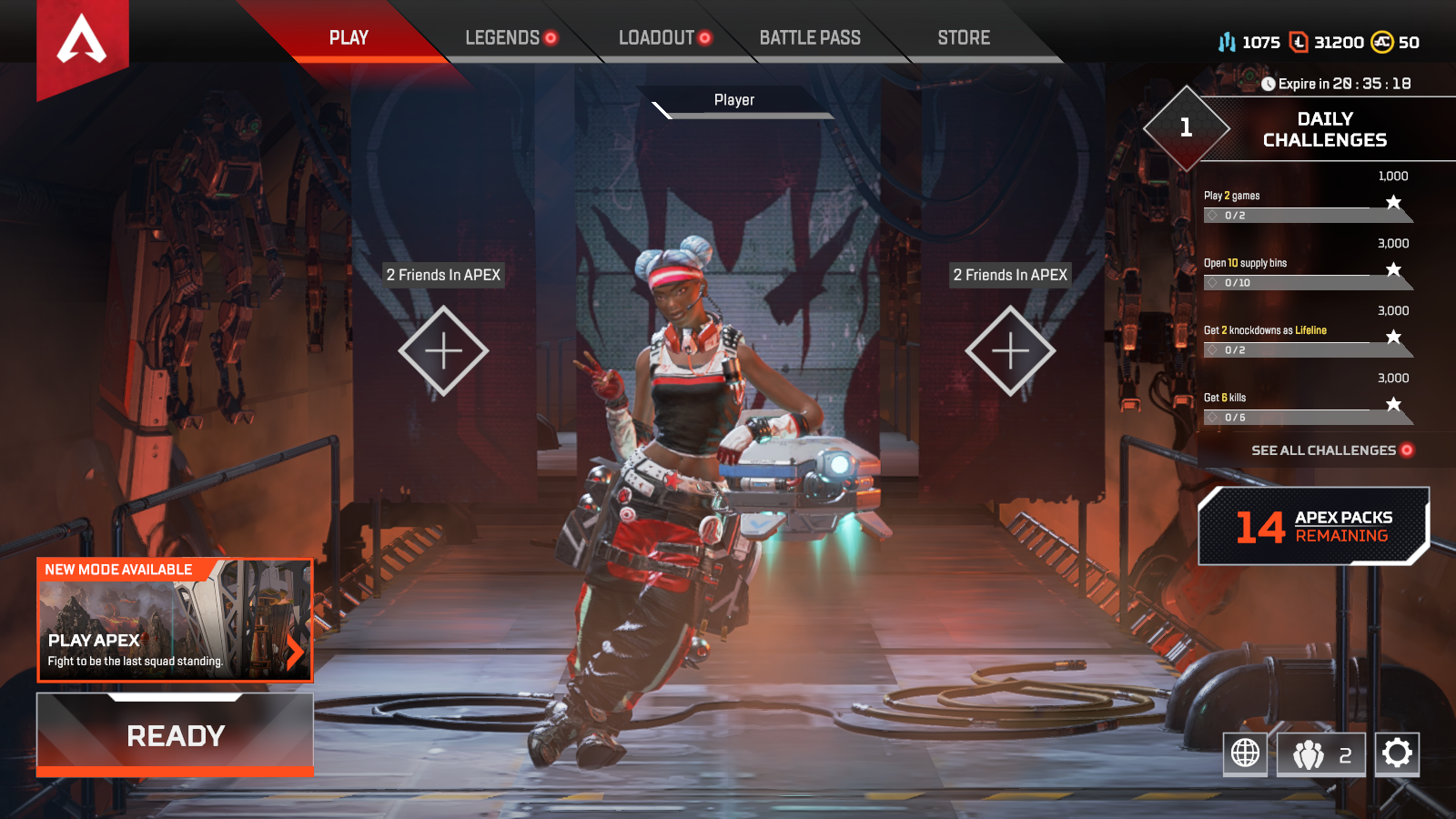1456x819 pixels.
Task: Open the globe data center icon
Action: 1245,753
